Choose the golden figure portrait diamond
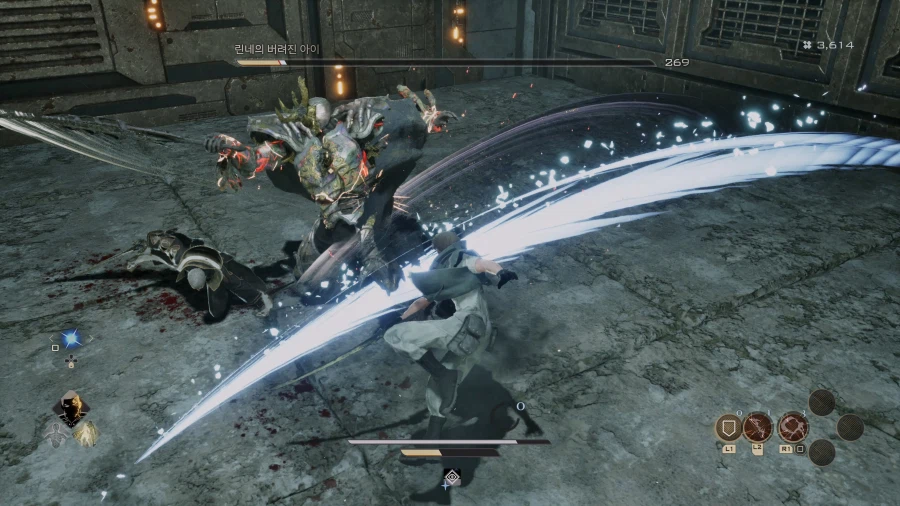The height and width of the screenshot is (506, 900). 86,433
